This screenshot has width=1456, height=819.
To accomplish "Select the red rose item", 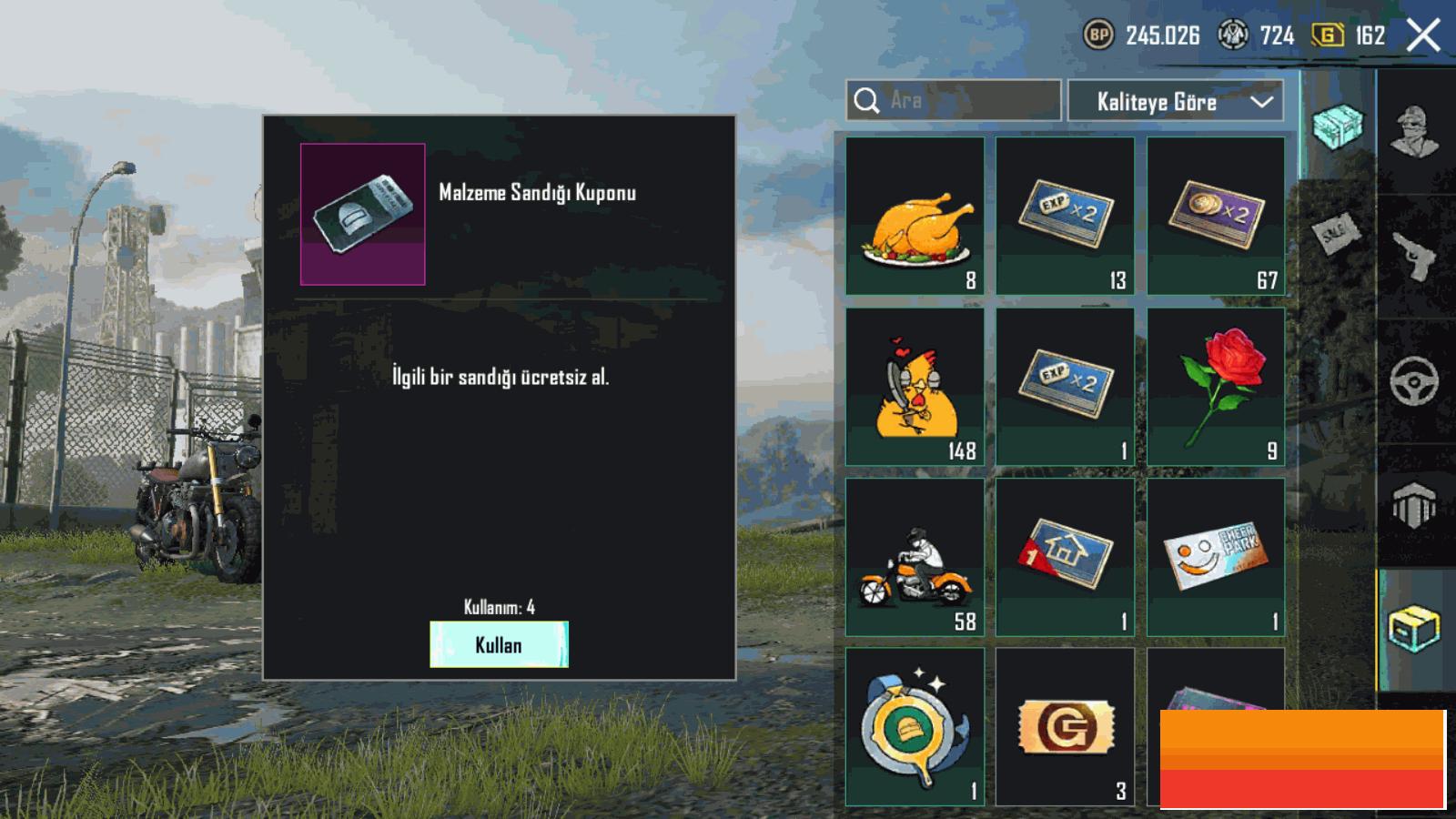I will coord(1216,387).
